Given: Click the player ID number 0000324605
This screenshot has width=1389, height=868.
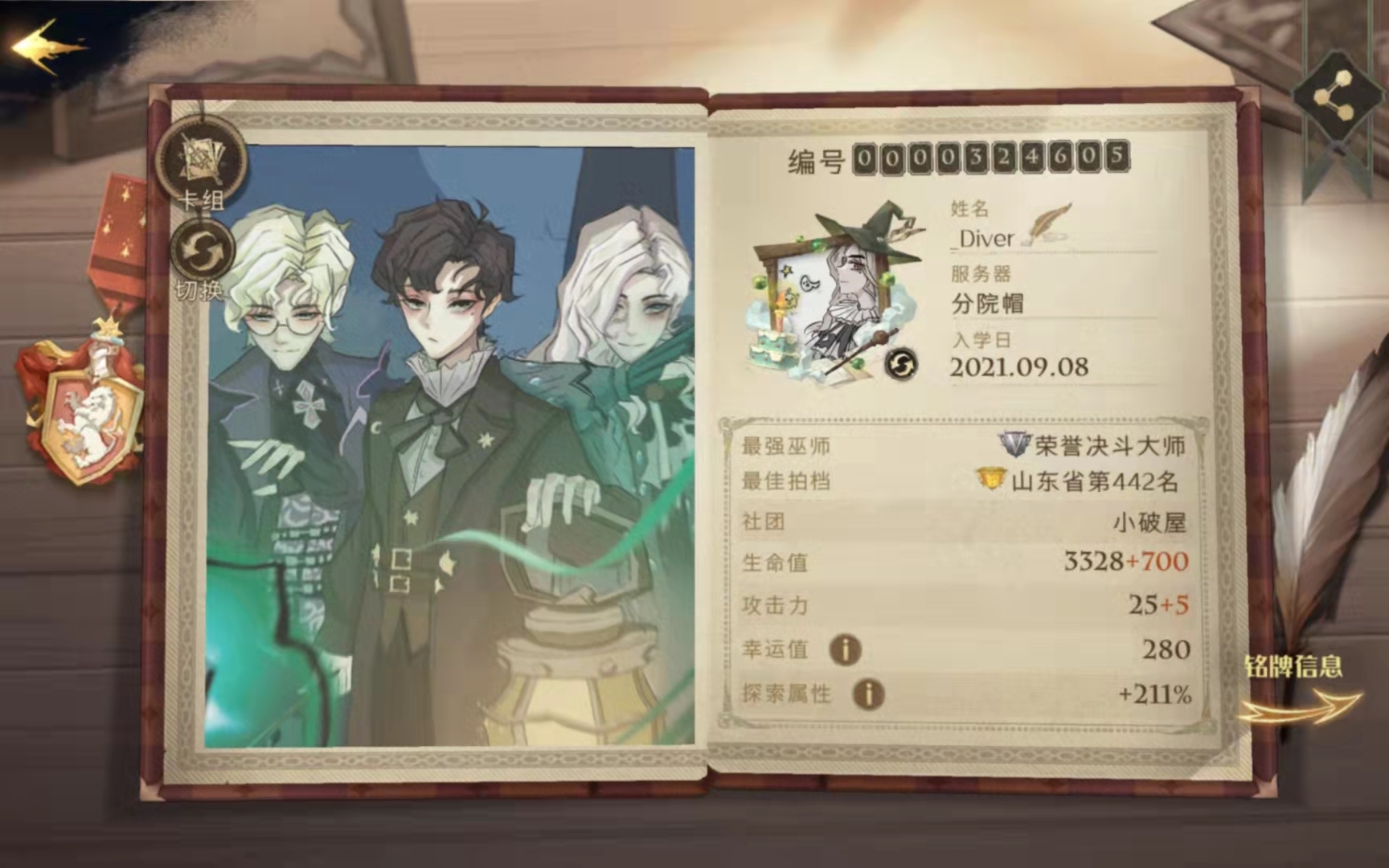Looking at the screenshot, I should (x=990, y=158).
